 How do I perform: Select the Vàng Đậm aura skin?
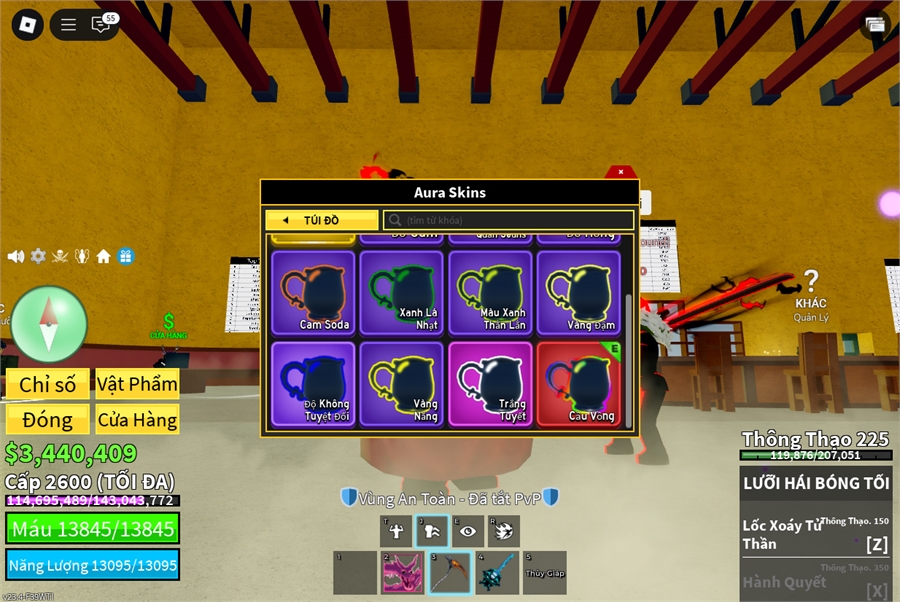[x=578, y=292]
